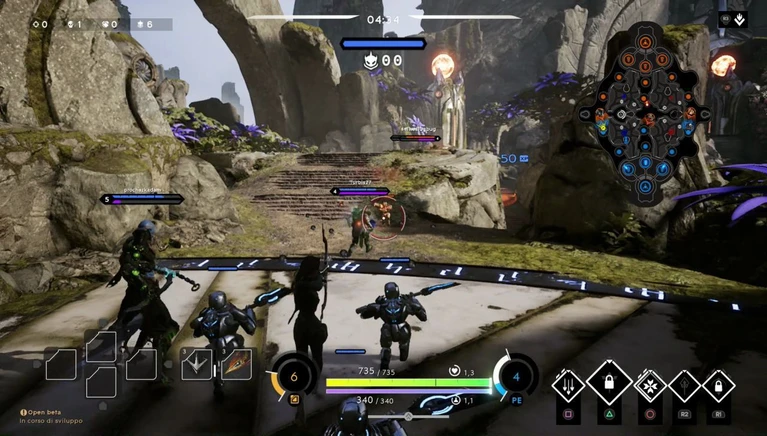Activate the orange blade card slot
Screen dimensions: 767x436
click(236, 363)
